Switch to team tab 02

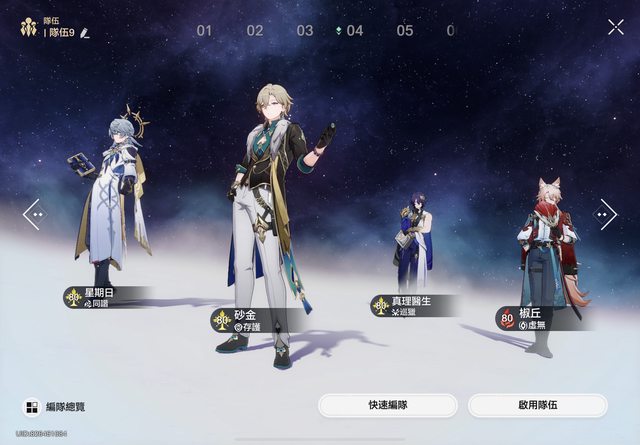255,31
